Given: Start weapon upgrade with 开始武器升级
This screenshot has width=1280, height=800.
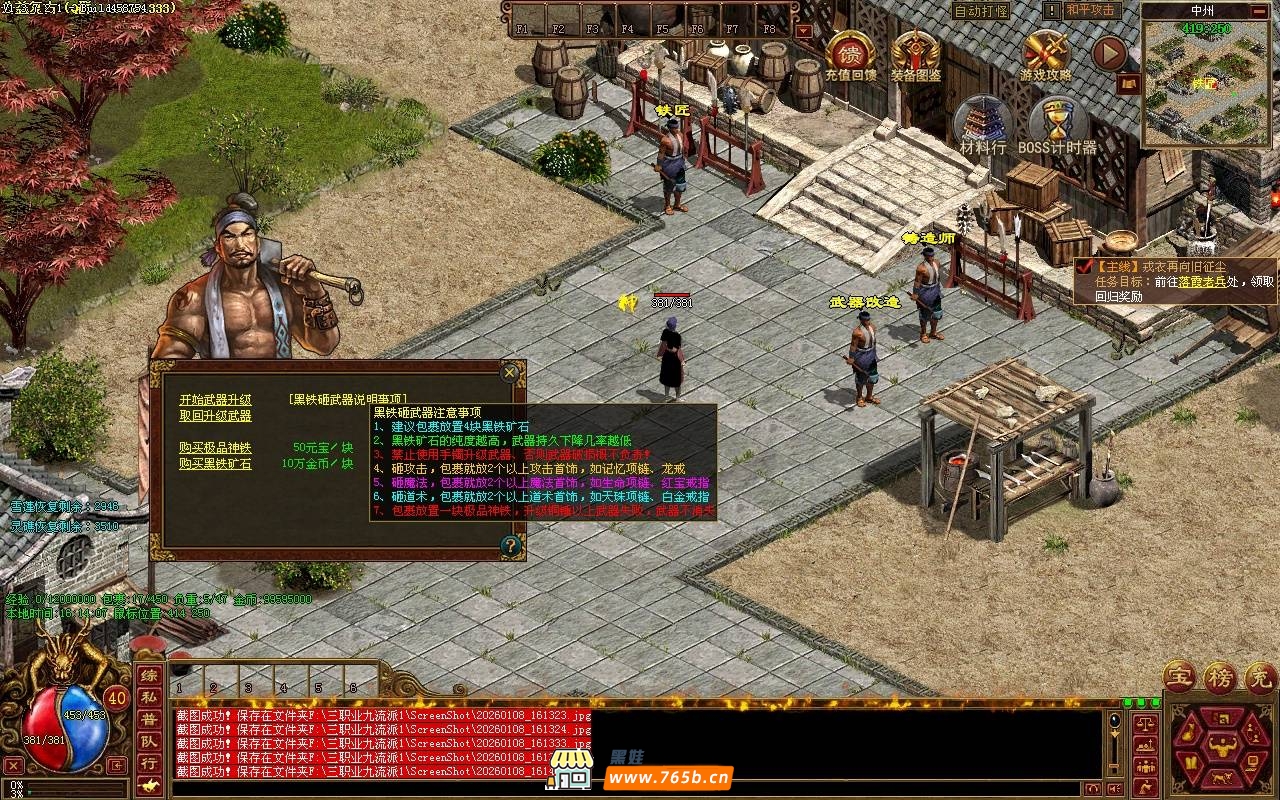Looking at the screenshot, I should point(215,399).
